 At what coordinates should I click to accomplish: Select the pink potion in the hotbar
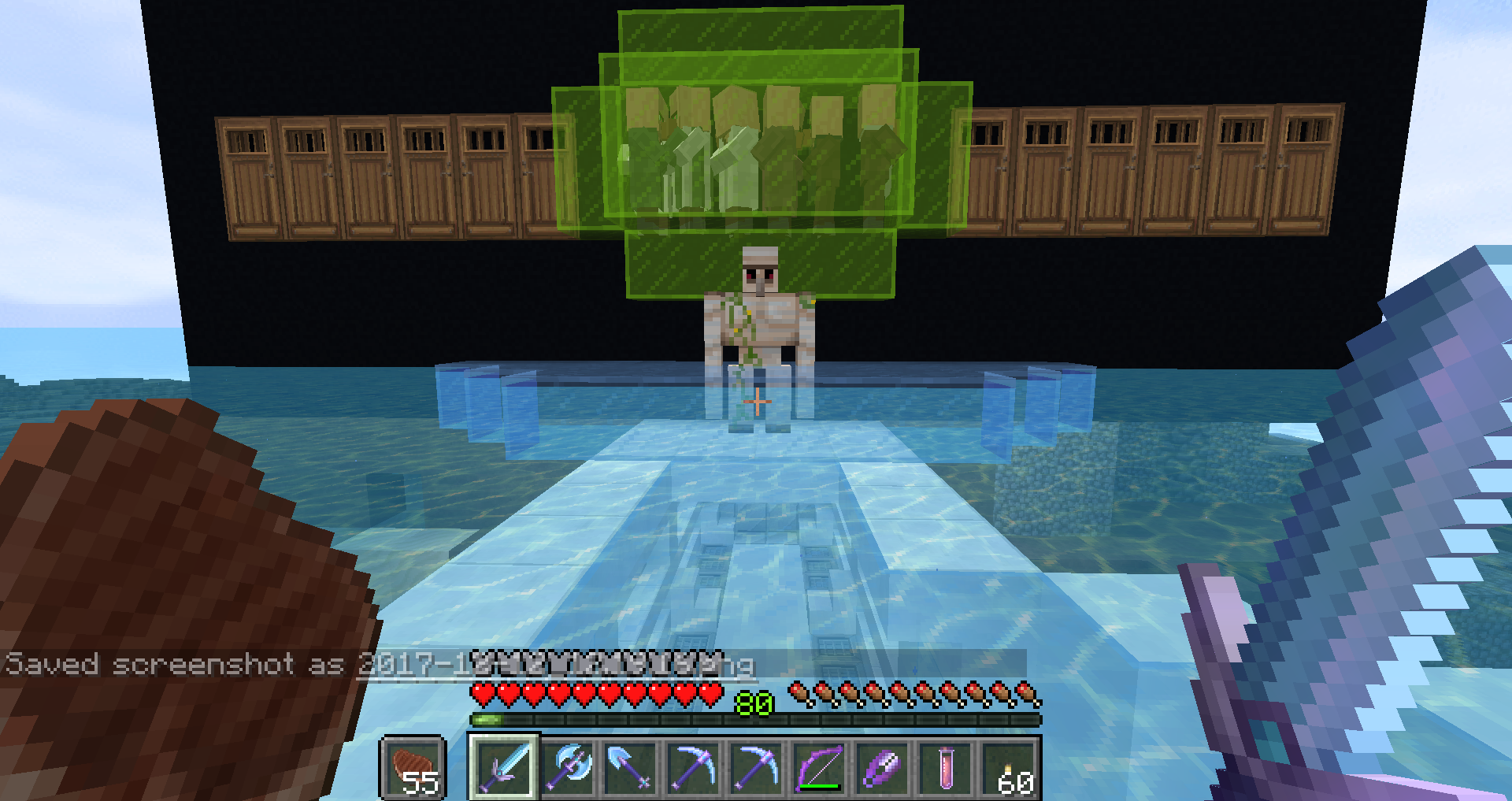(x=945, y=768)
